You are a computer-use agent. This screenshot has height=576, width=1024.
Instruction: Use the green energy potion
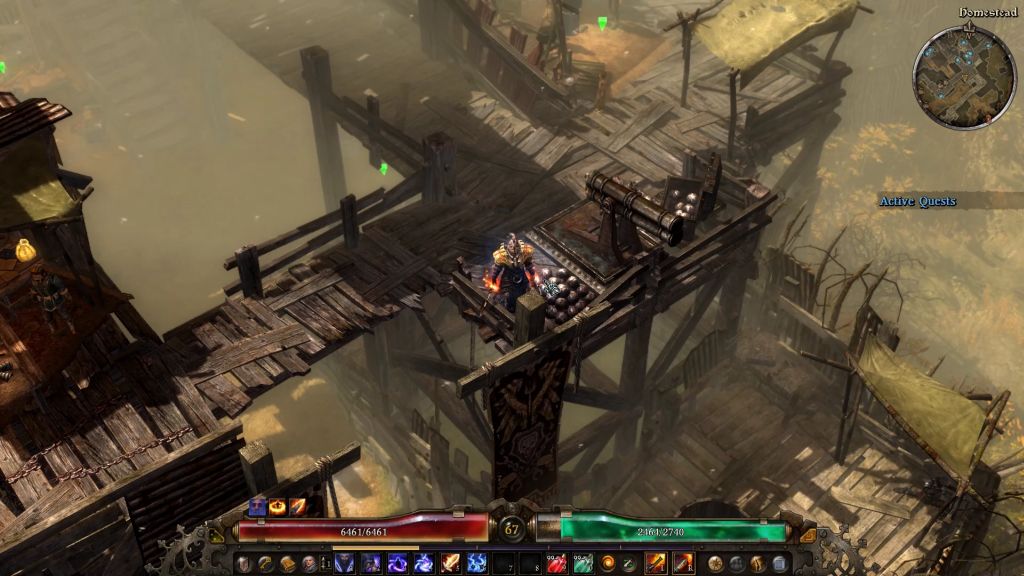click(x=582, y=564)
